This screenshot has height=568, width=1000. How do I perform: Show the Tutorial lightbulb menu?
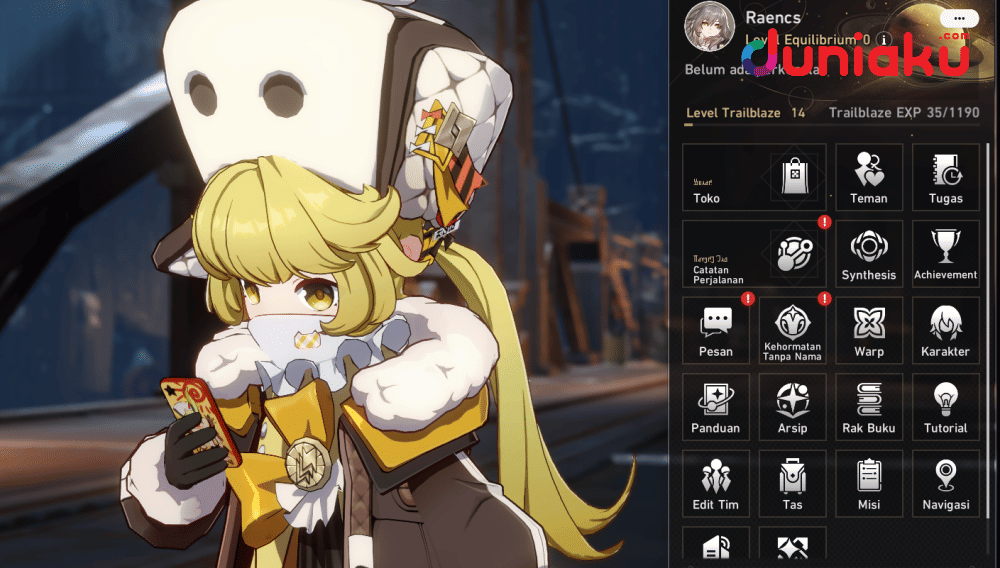pyautogui.click(x=945, y=408)
